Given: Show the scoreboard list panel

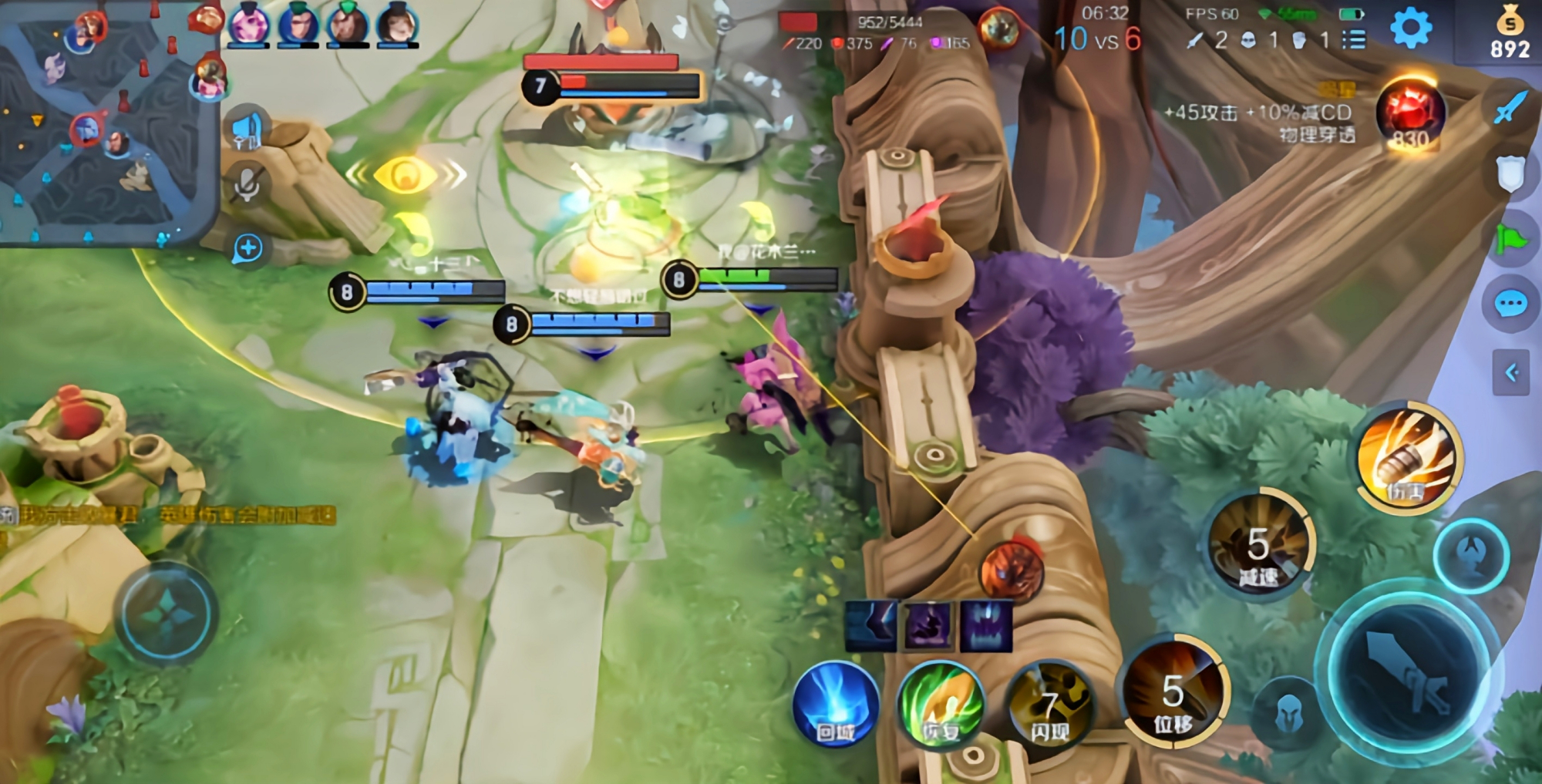Looking at the screenshot, I should [1354, 39].
